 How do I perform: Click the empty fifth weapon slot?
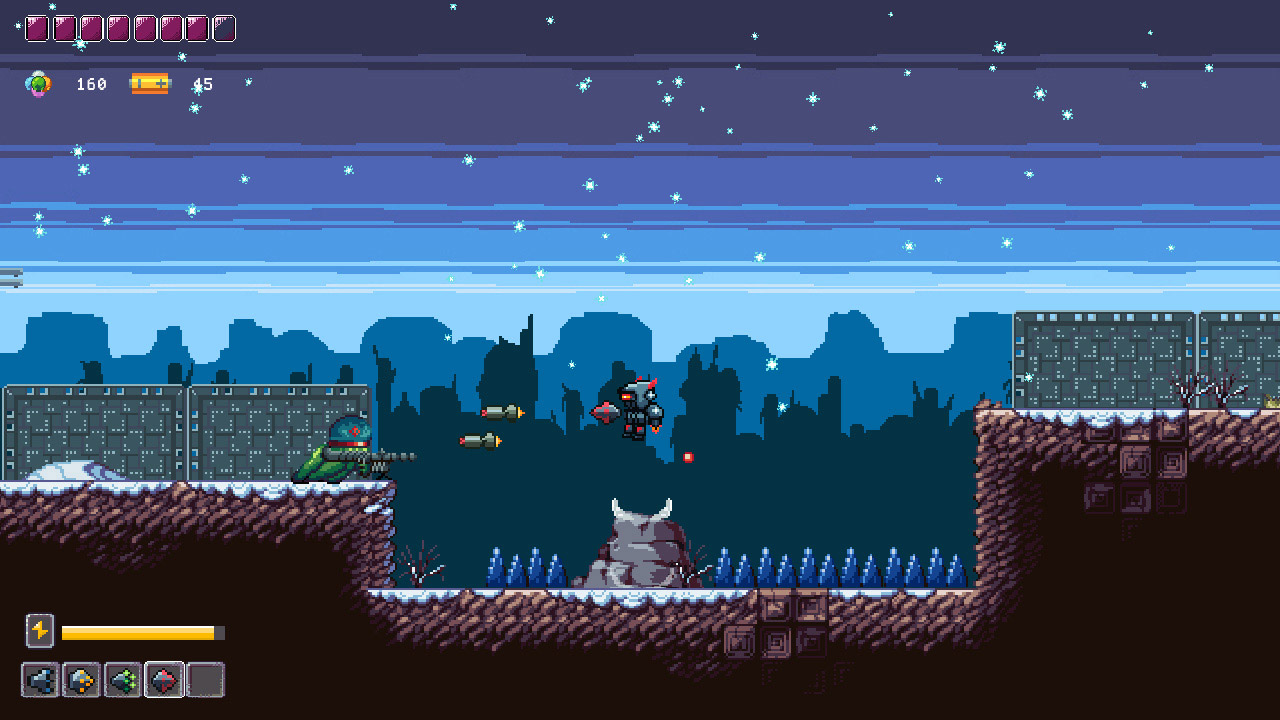(x=205, y=679)
